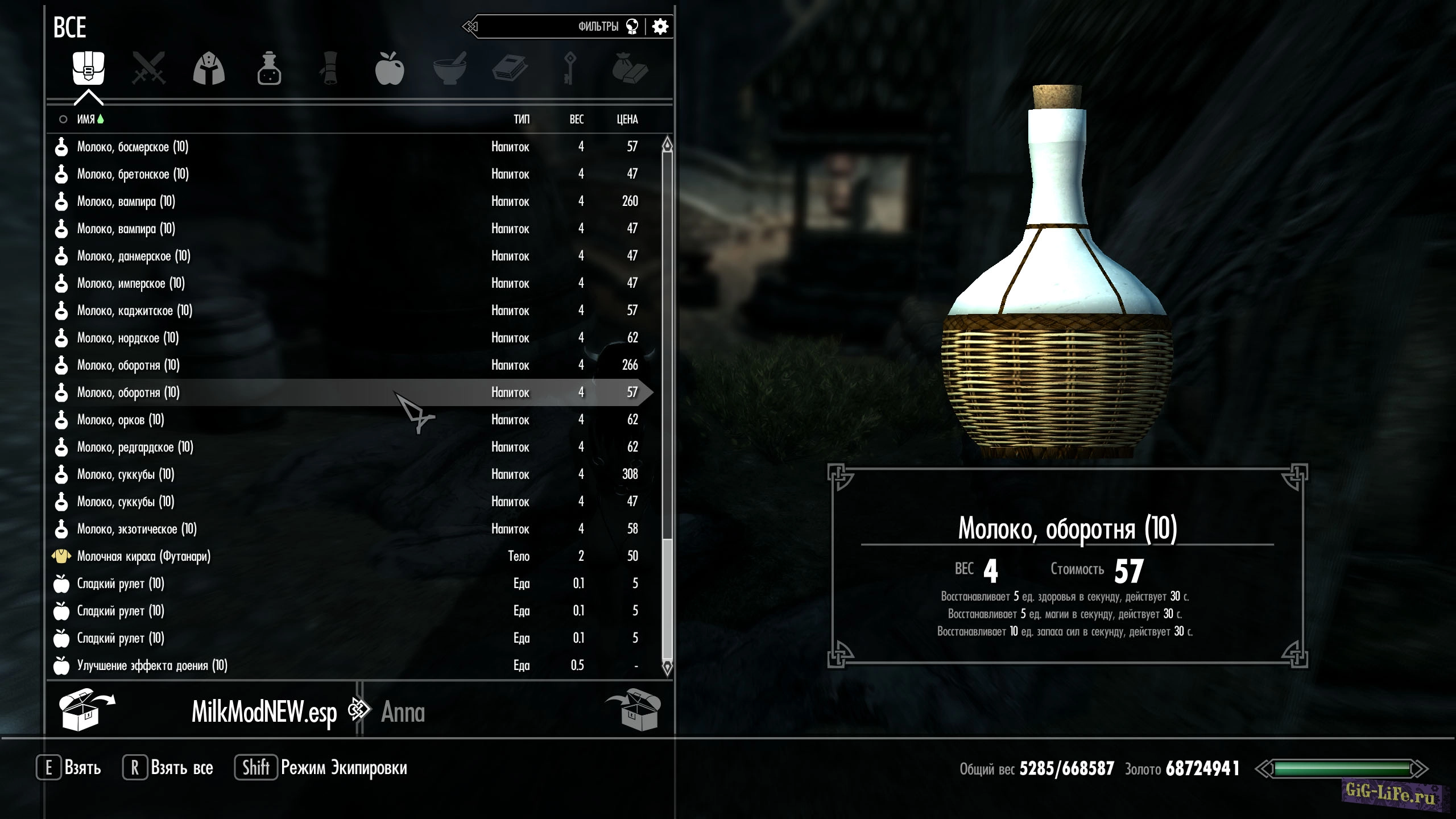Open the ingredients mortar category
This screenshot has height=819, width=1456.
tap(450, 69)
